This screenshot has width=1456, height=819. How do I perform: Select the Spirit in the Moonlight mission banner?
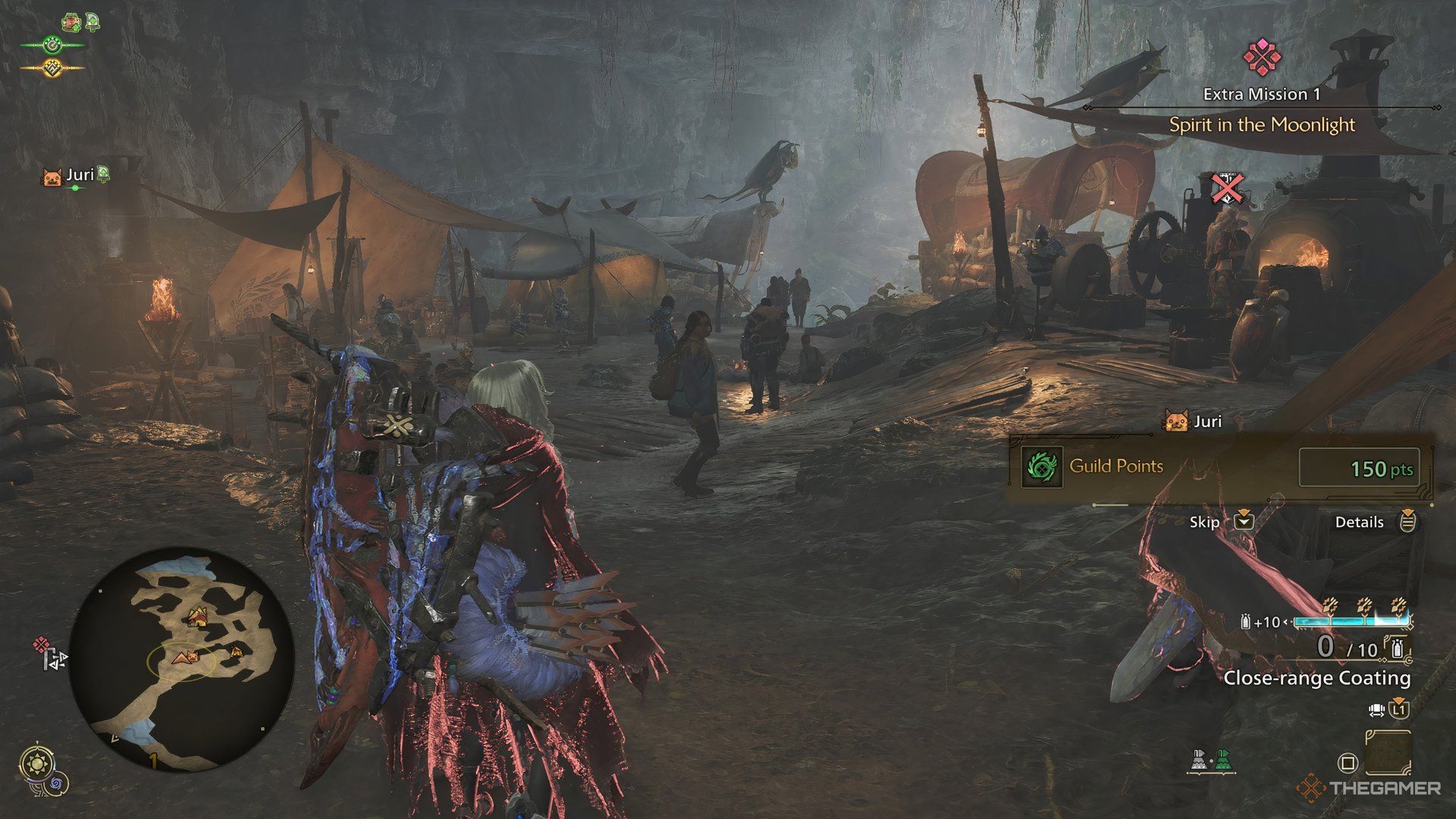pyautogui.click(x=1261, y=125)
